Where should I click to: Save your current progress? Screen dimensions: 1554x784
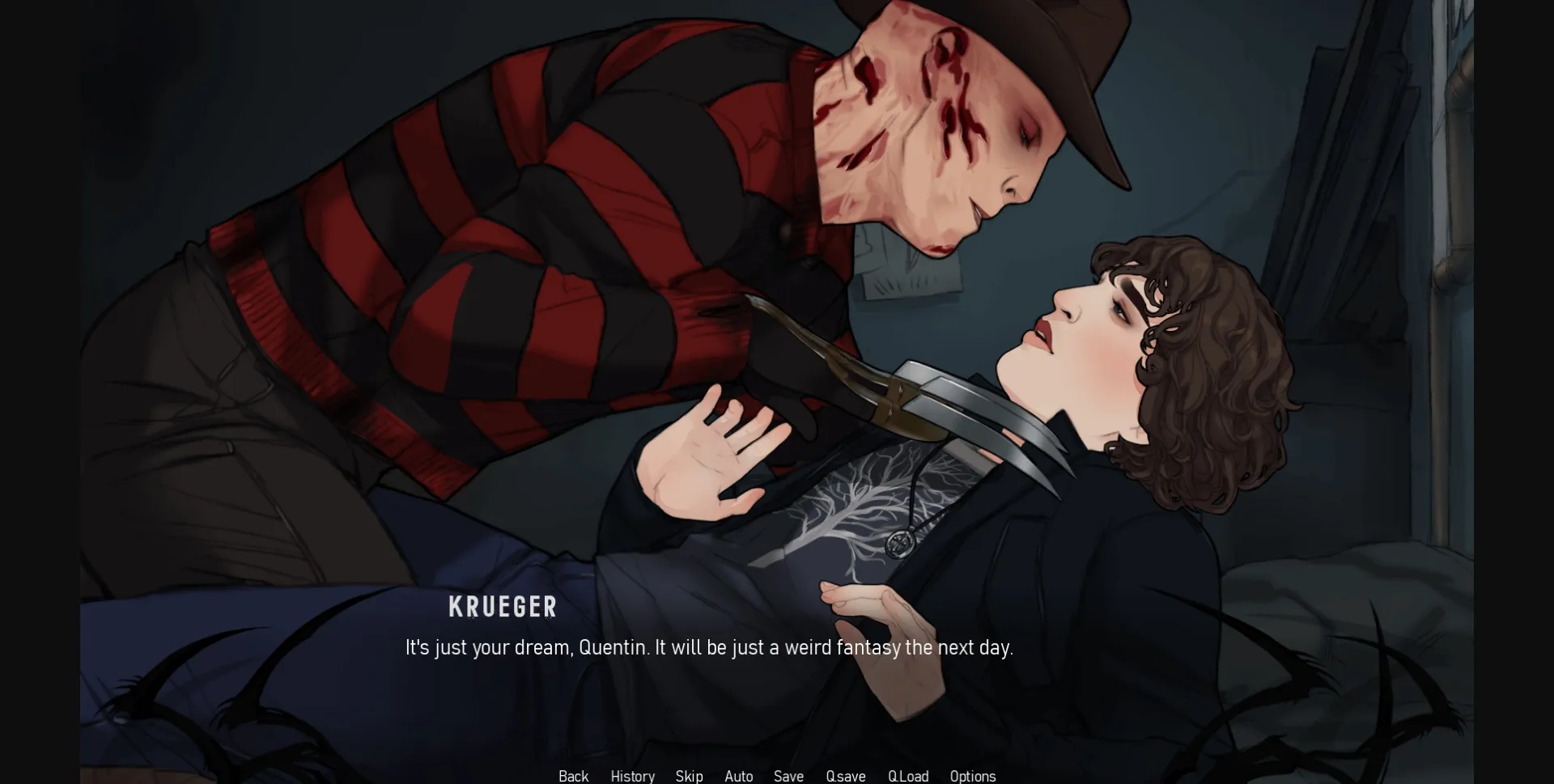pyautogui.click(x=788, y=776)
